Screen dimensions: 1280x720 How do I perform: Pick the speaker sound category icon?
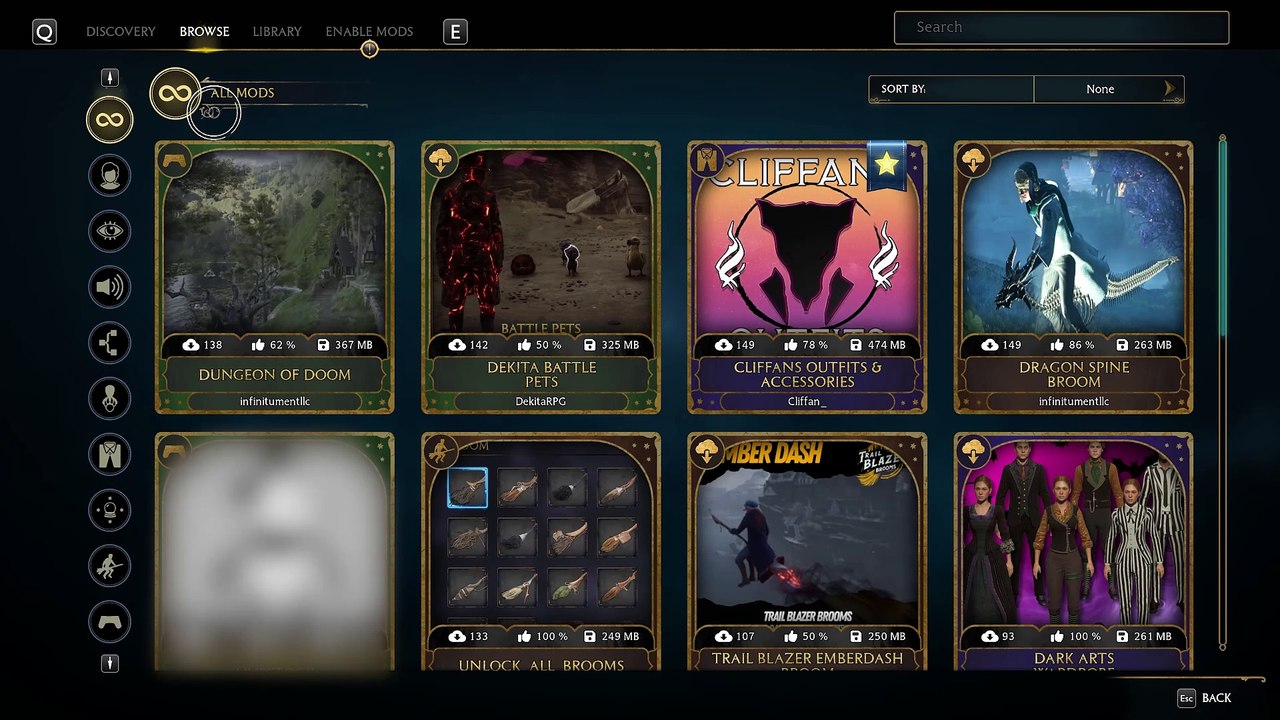[109, 288]
